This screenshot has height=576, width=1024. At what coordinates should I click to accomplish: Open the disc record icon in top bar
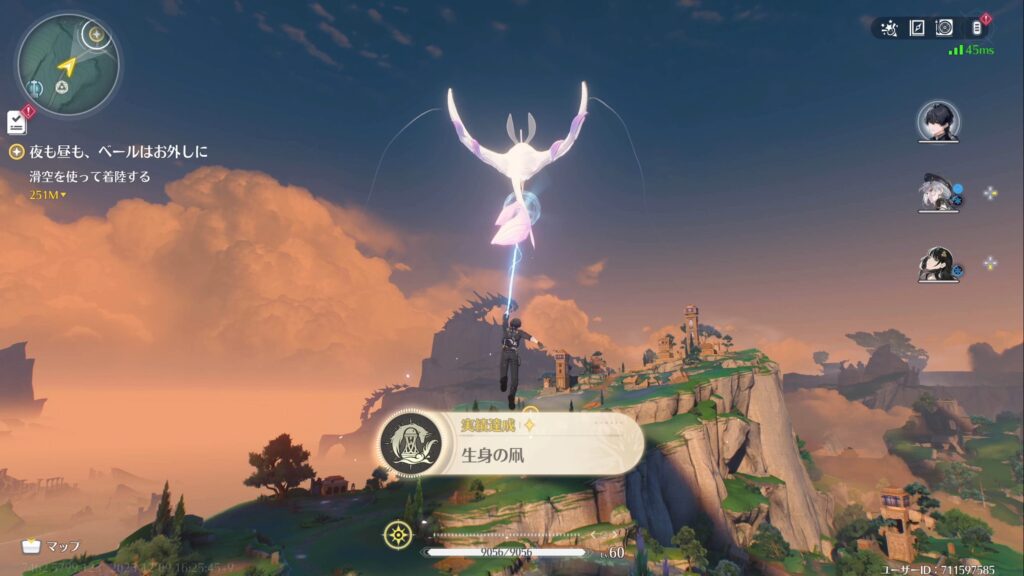tap(943, 28)
